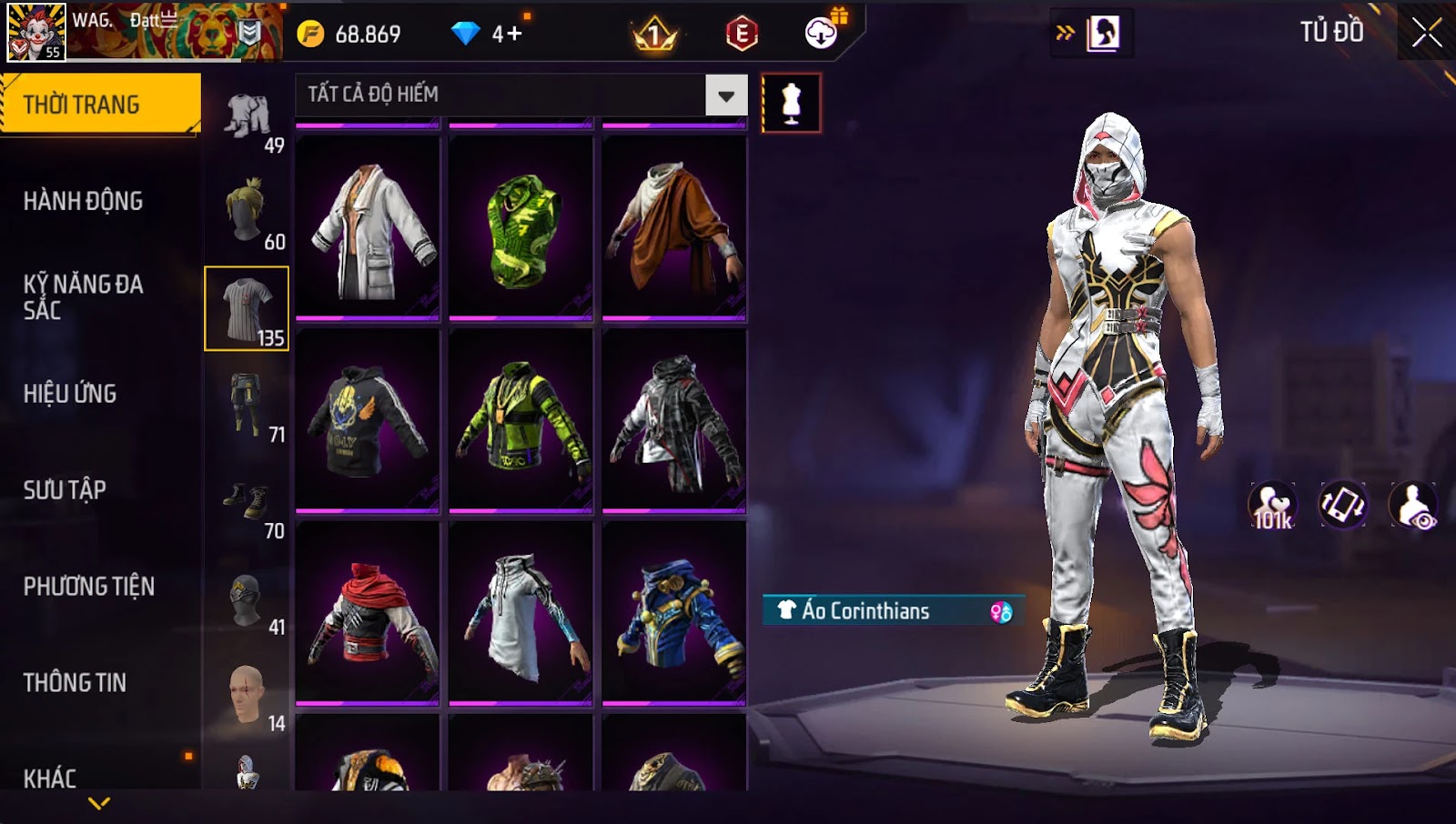1456x824 pixels.
Task: Pick the brown cloak with scarf
Action: (x=674, y=228)
